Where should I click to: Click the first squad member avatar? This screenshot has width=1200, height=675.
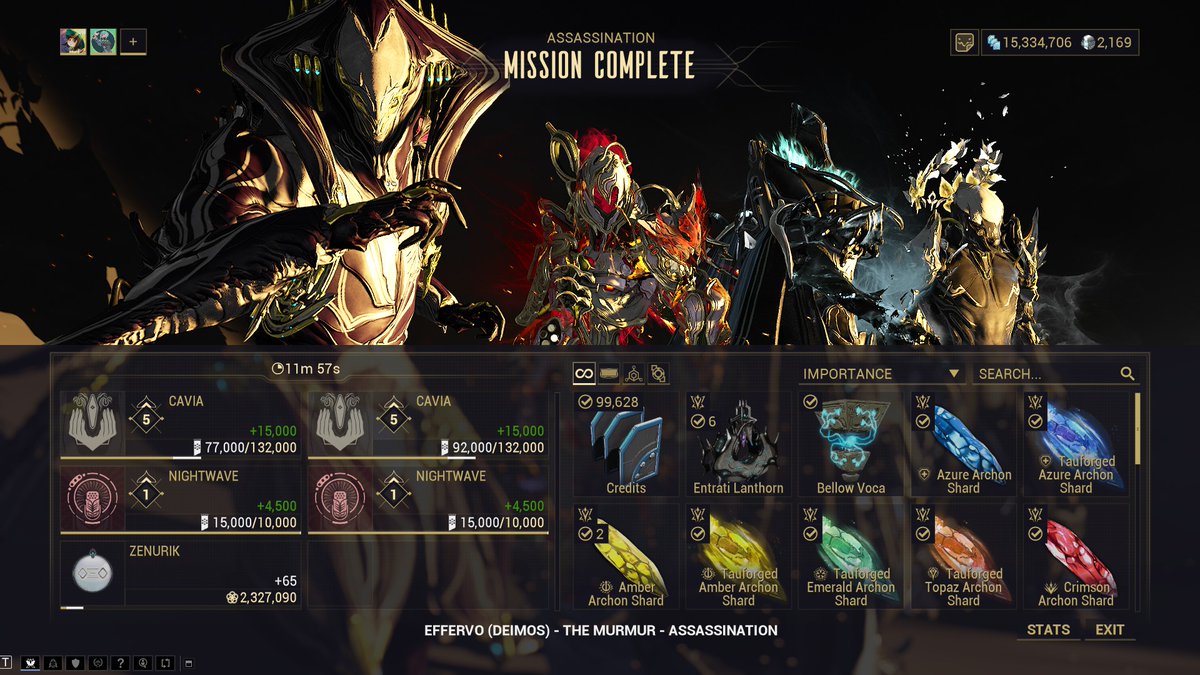(x=73, y=42)
